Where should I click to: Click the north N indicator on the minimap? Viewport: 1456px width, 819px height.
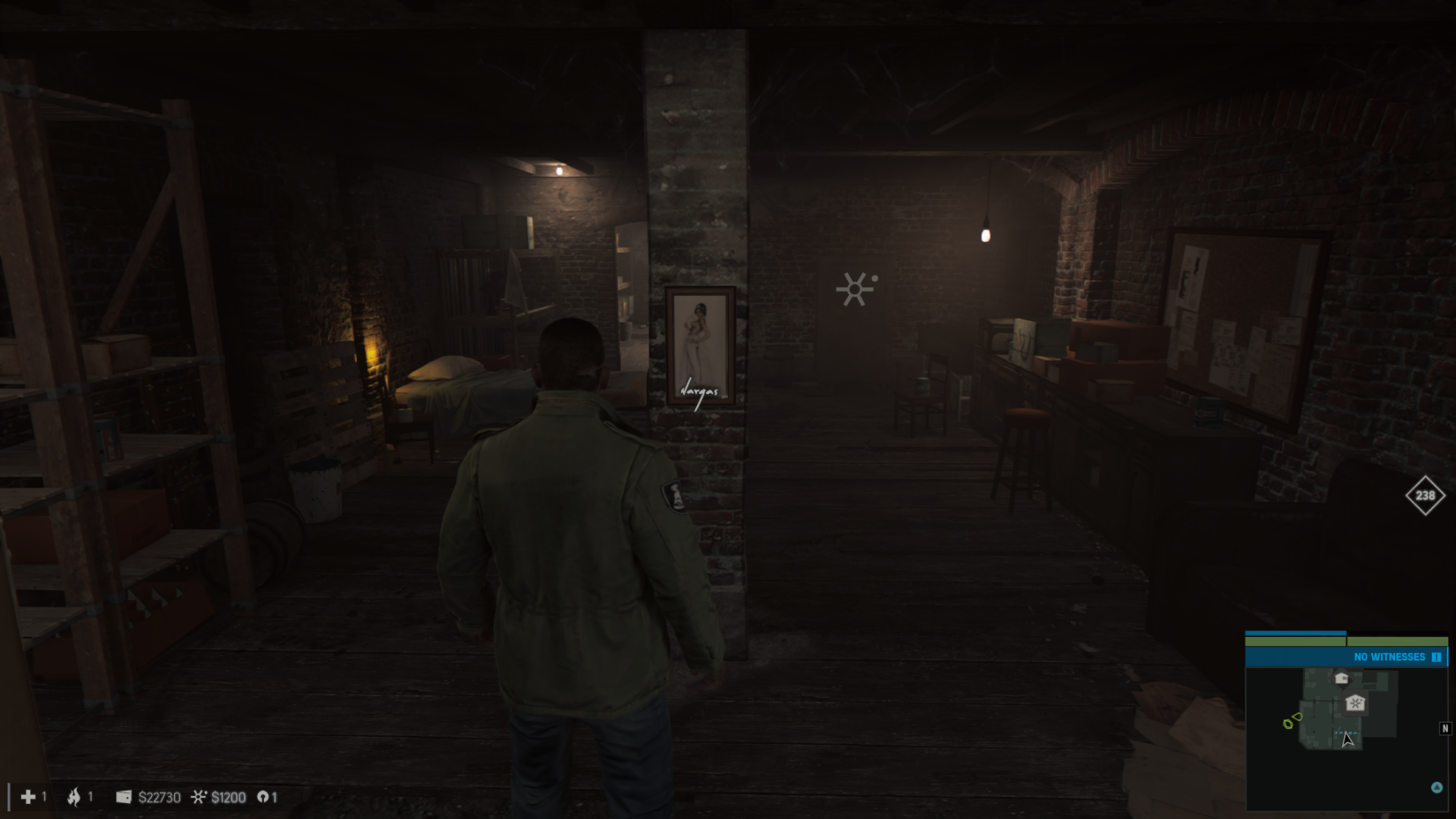[1445, 728]
